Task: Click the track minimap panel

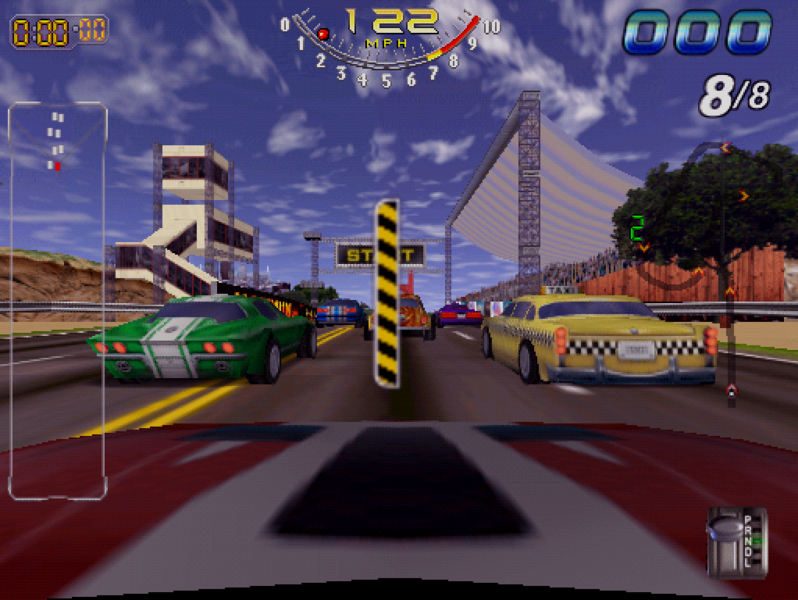Action: coord(57,300)
